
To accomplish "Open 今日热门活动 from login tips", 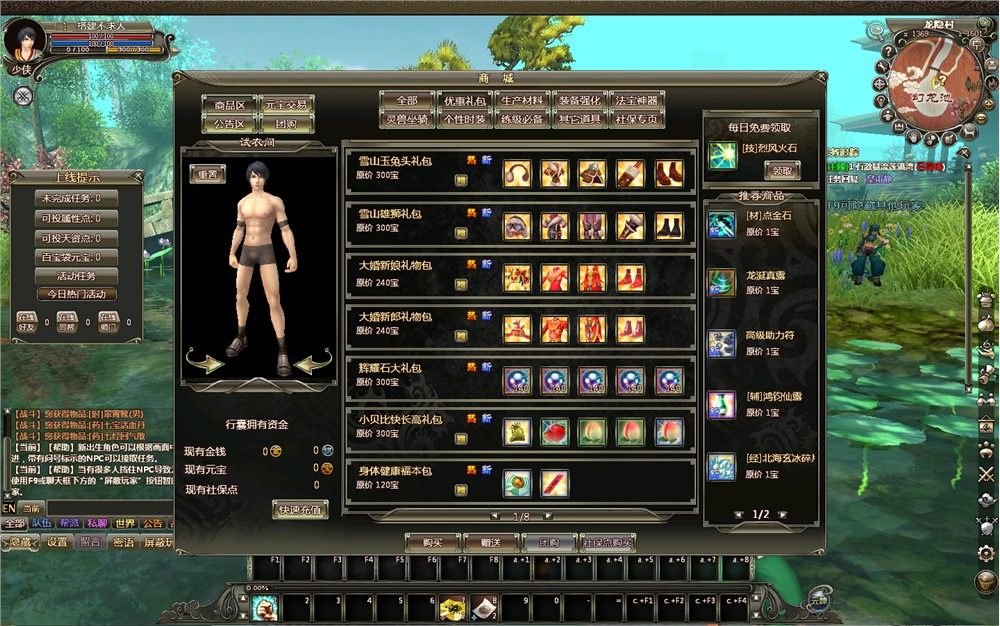I will (77, 295).
